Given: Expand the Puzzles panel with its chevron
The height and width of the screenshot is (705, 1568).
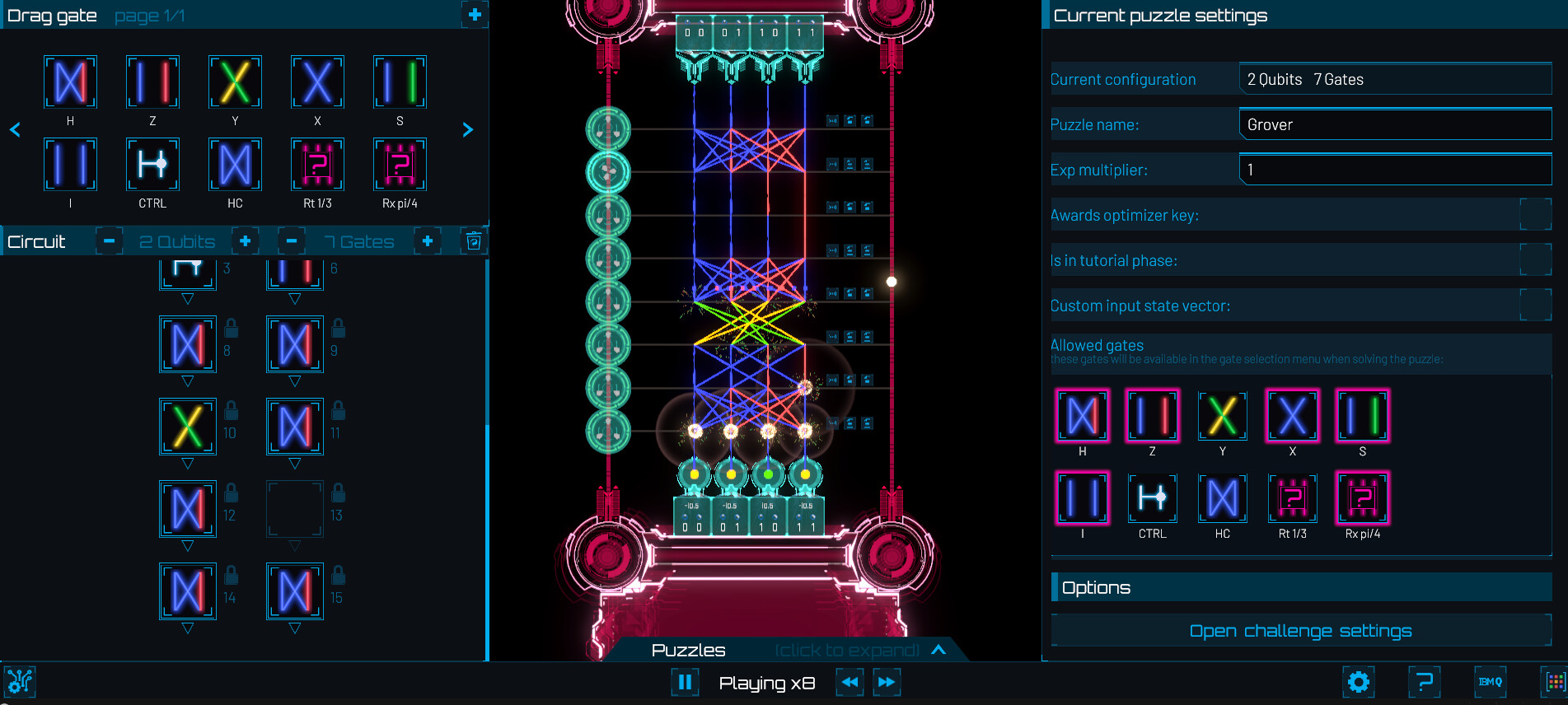Looking at the screenshot, I should pos(938,650).
